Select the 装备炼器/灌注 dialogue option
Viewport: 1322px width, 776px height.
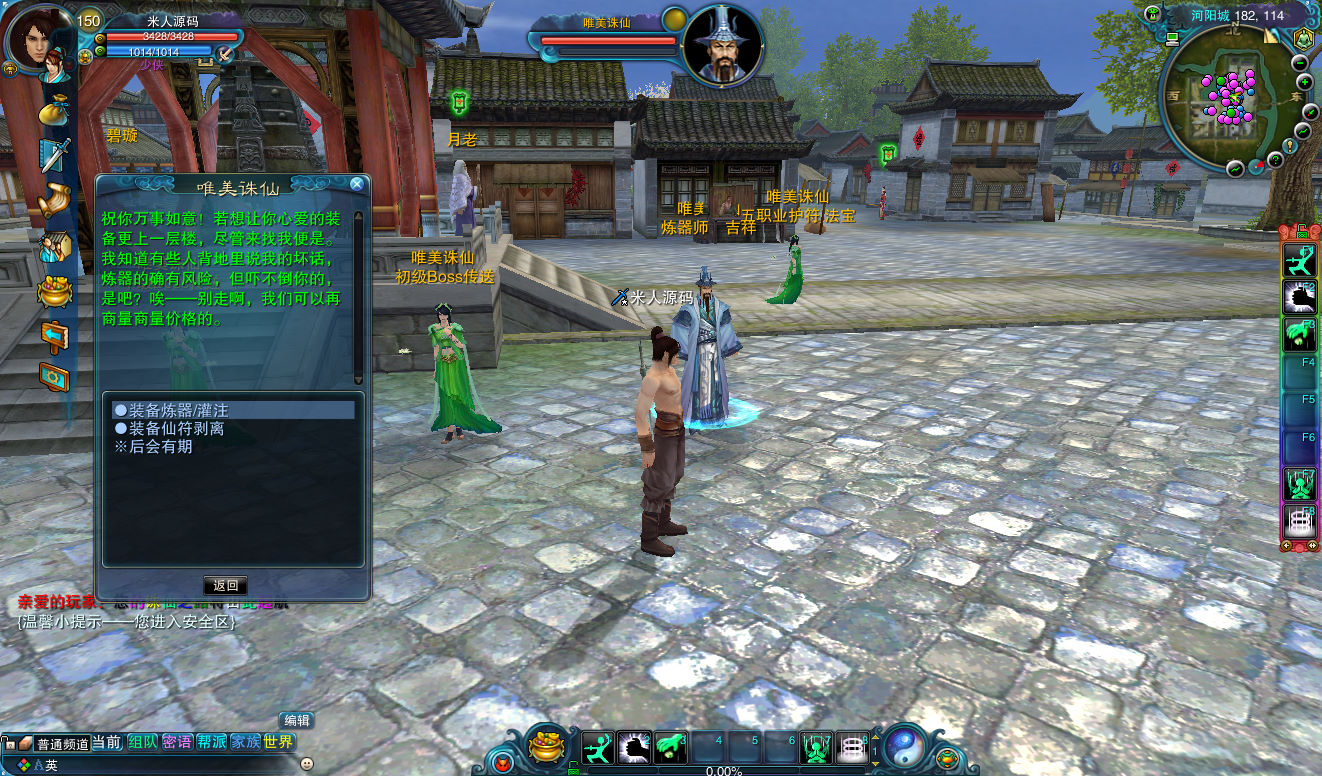pos(178,410)
